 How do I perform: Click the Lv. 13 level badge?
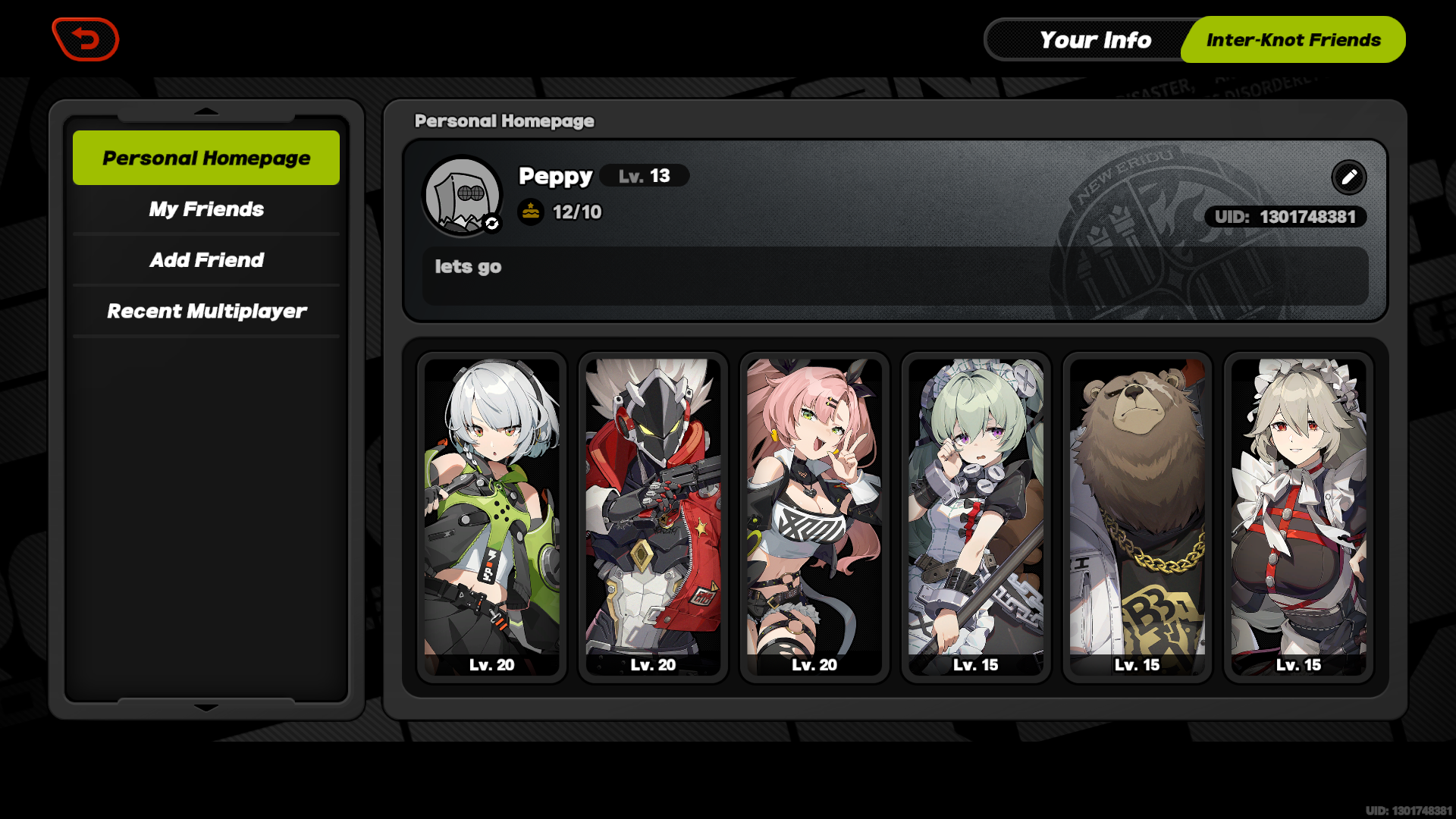(644, 176)
